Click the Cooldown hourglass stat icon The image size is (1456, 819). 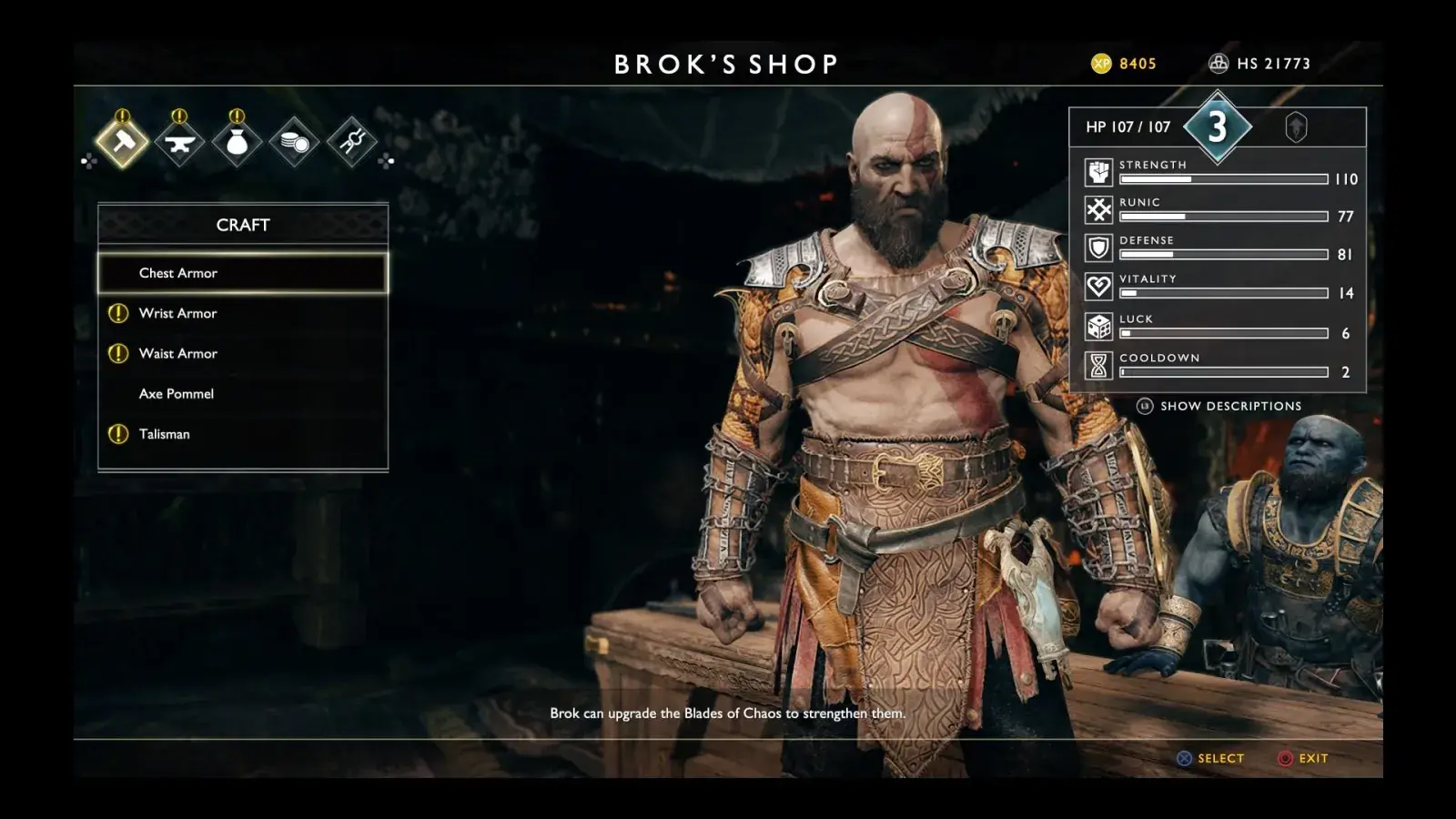tap(1098, 366)
